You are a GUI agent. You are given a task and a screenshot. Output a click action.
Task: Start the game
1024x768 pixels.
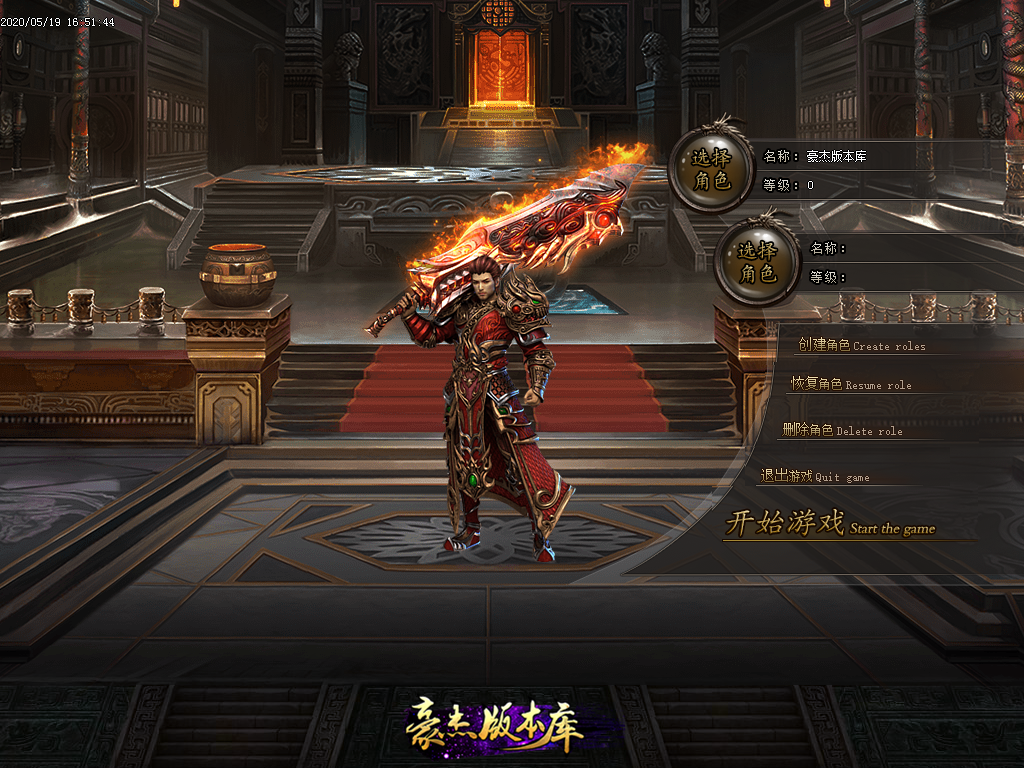click(x=830, y=524)
